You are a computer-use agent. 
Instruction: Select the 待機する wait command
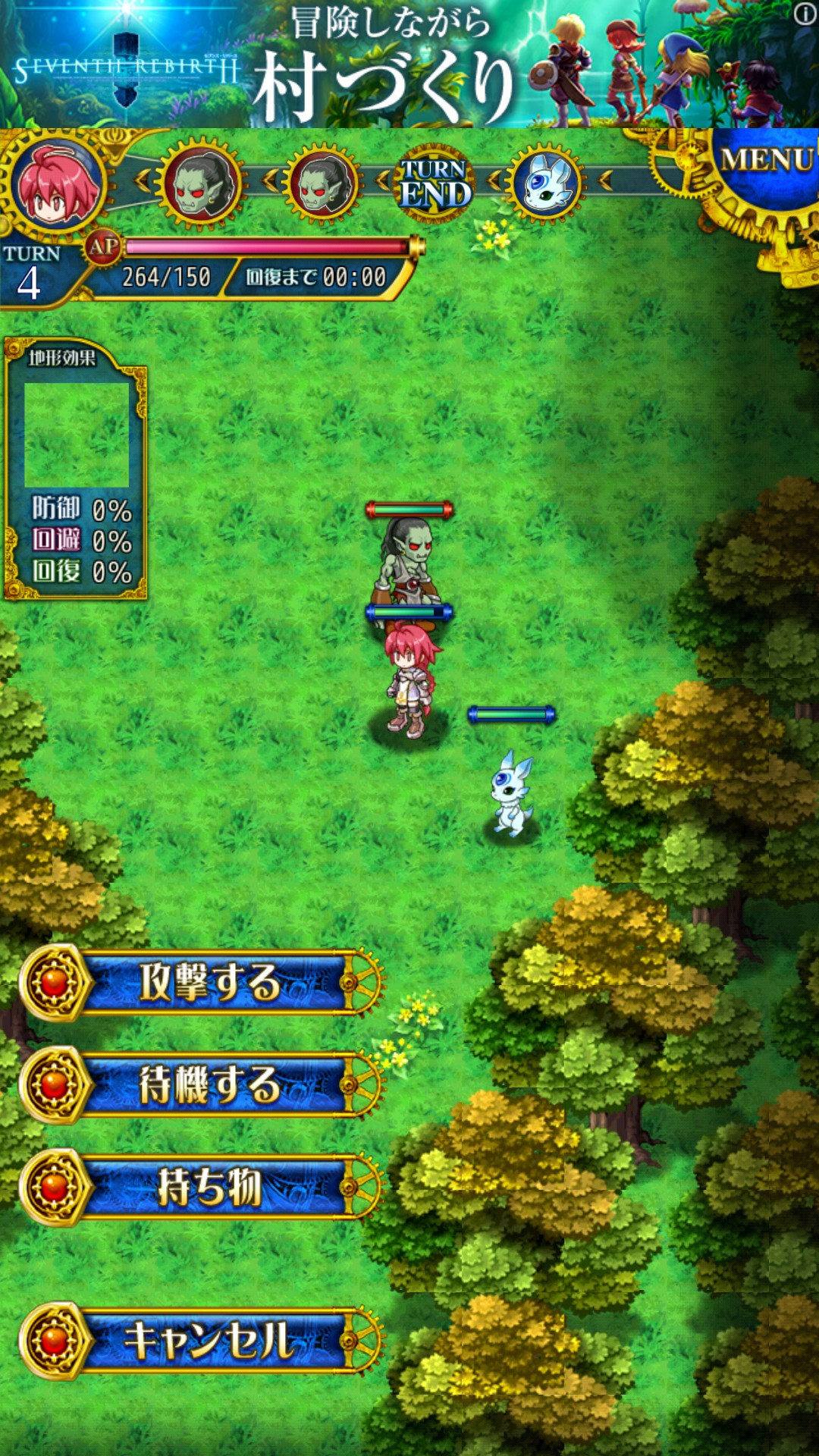209,1084
